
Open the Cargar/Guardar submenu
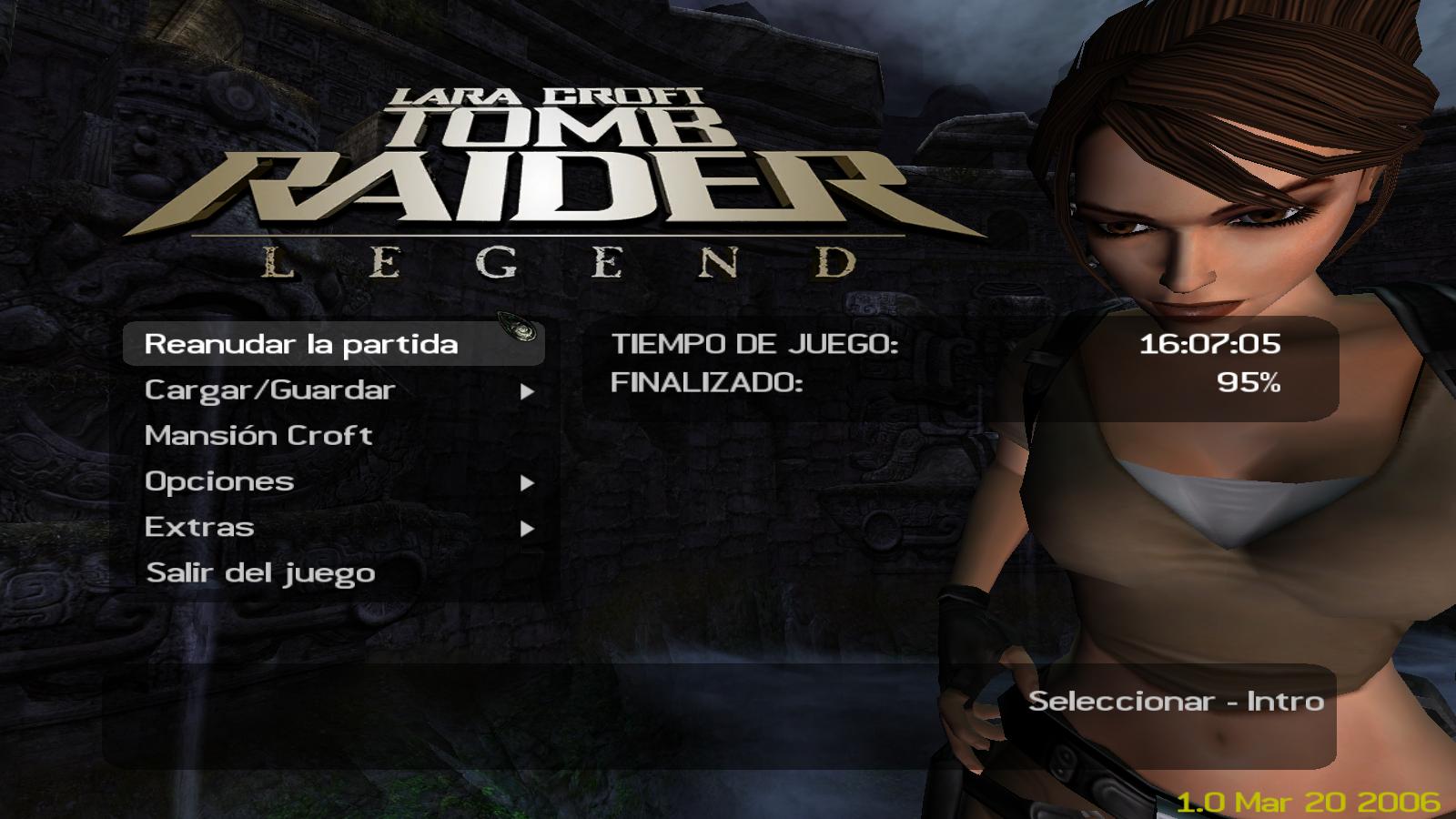(x=270, y=390)
